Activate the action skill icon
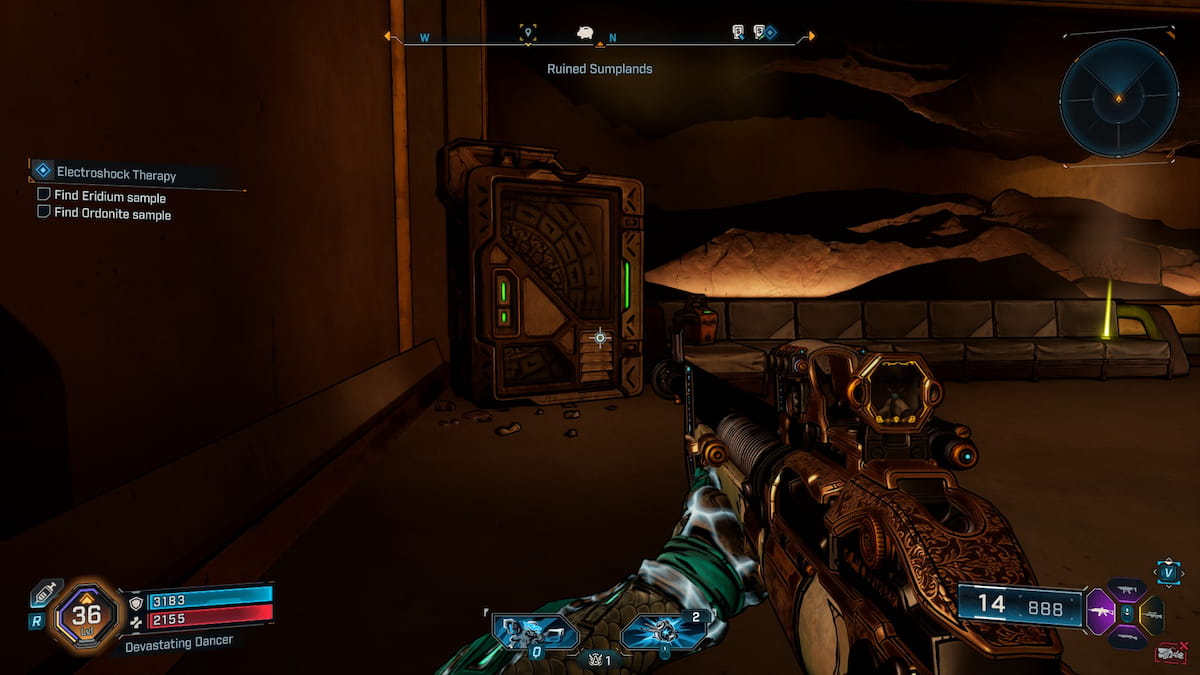This screenshot has height=675, width=1200. click(536, 632)
